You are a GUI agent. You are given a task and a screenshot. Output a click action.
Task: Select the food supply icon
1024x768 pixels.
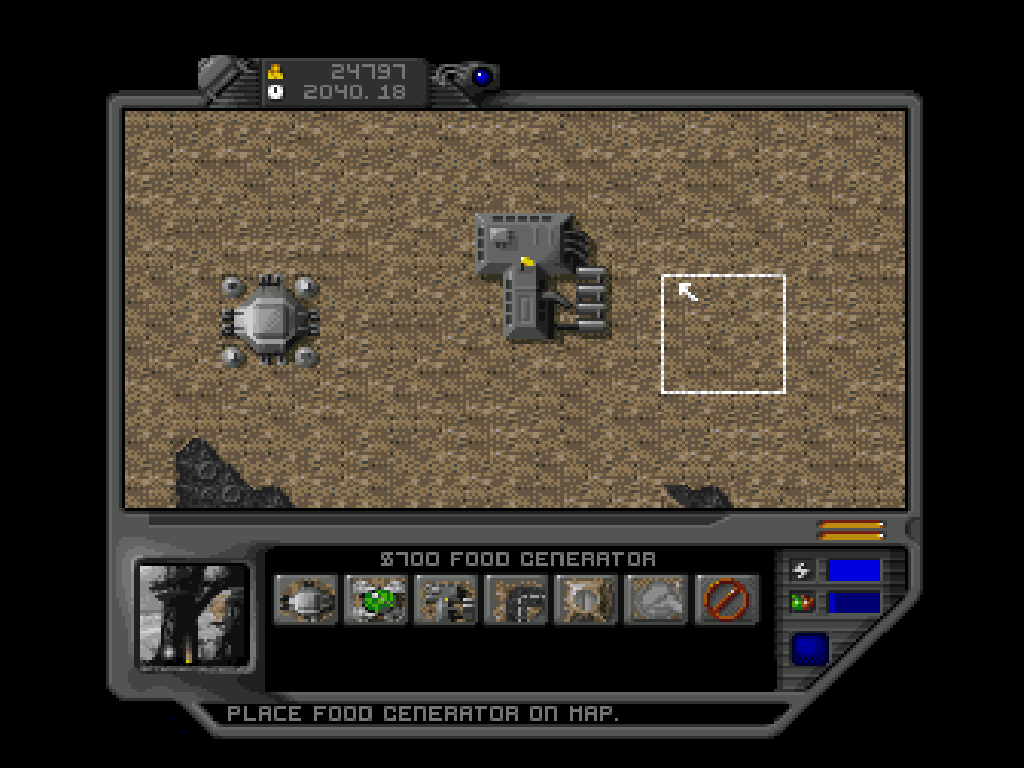point(801,603)
